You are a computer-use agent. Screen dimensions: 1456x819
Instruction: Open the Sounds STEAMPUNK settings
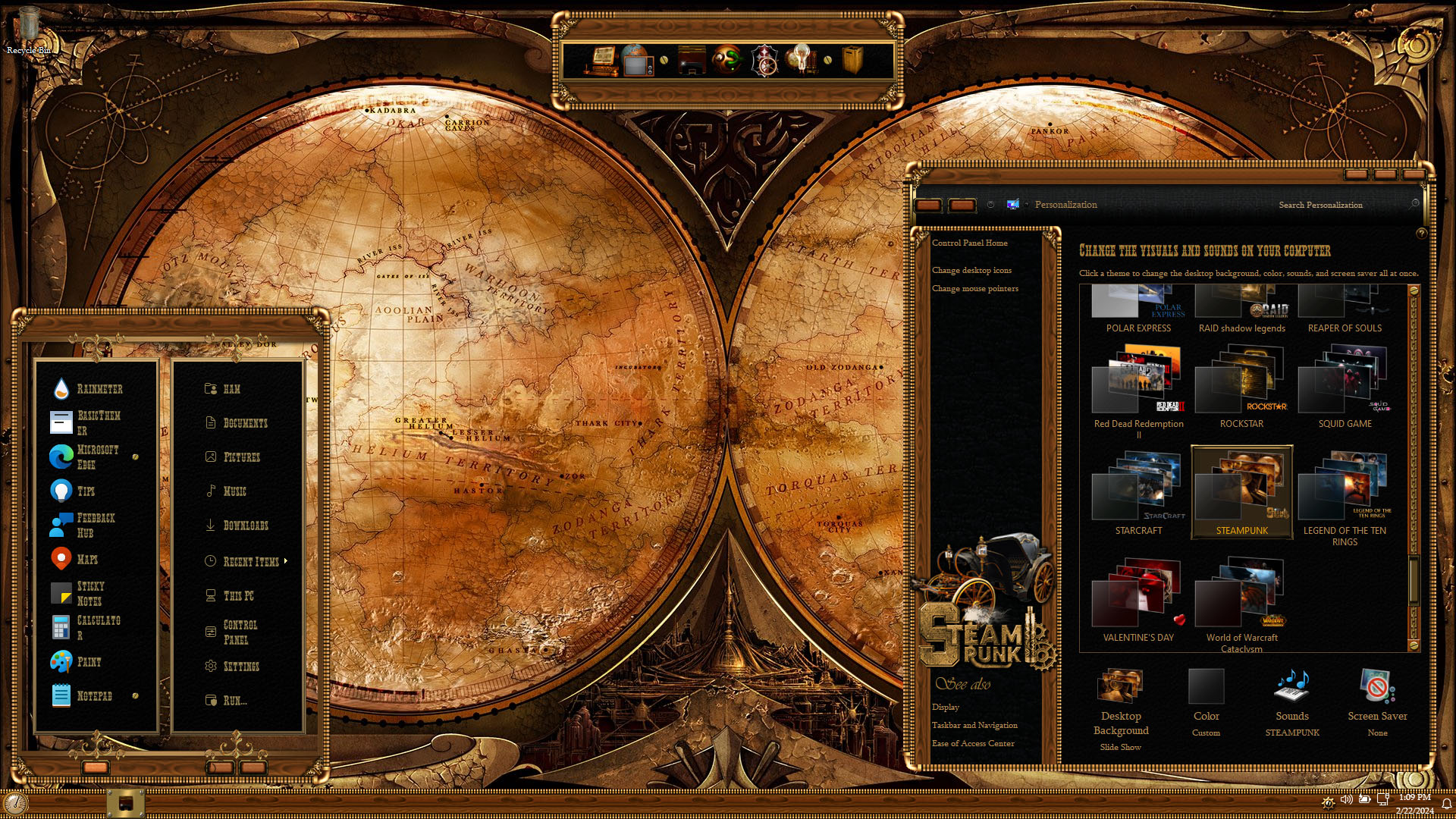pyautogui.click(x=1291, y=702)
